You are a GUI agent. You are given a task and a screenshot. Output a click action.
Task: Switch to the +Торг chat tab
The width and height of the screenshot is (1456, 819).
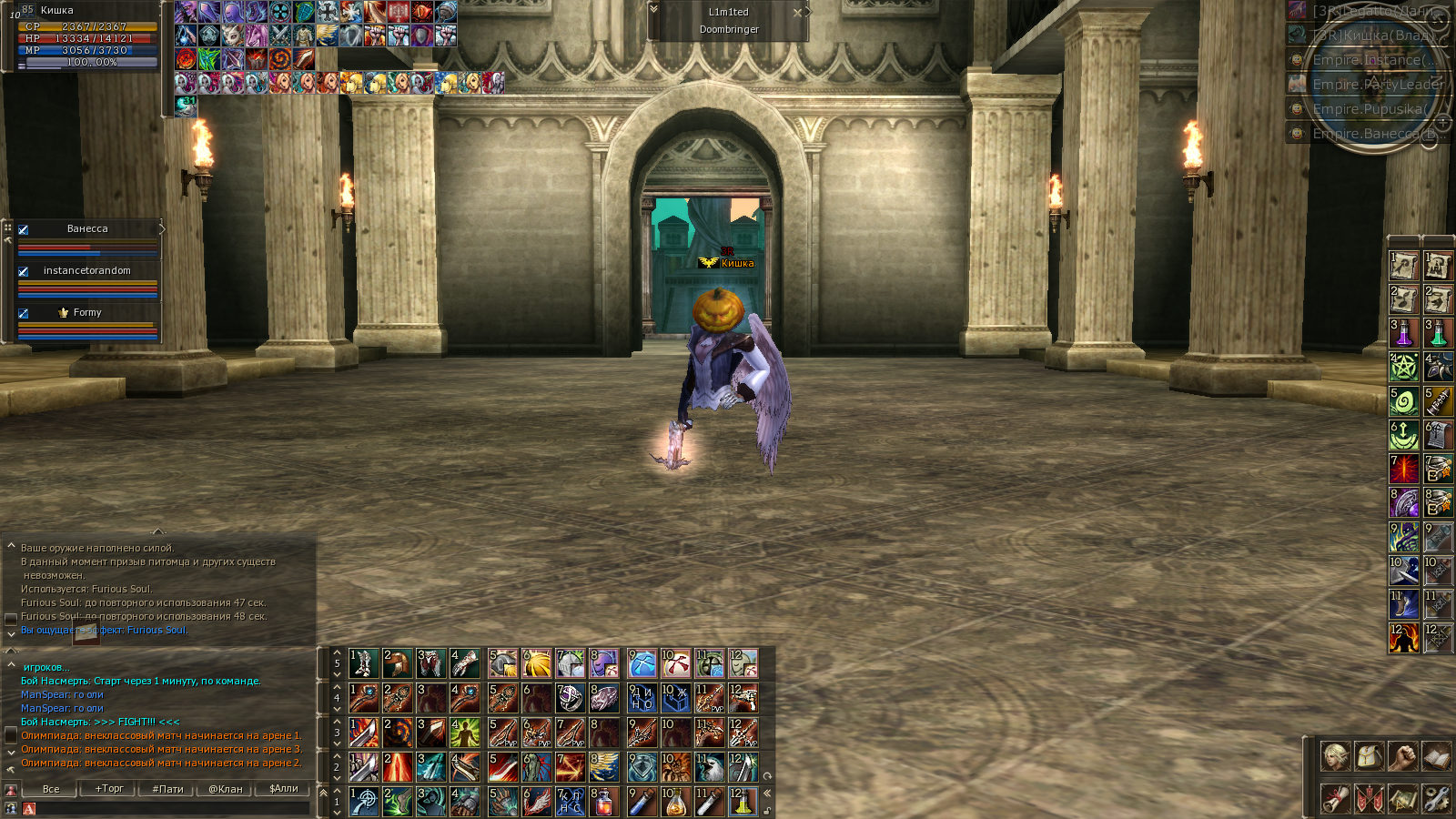tap(109, 789)
